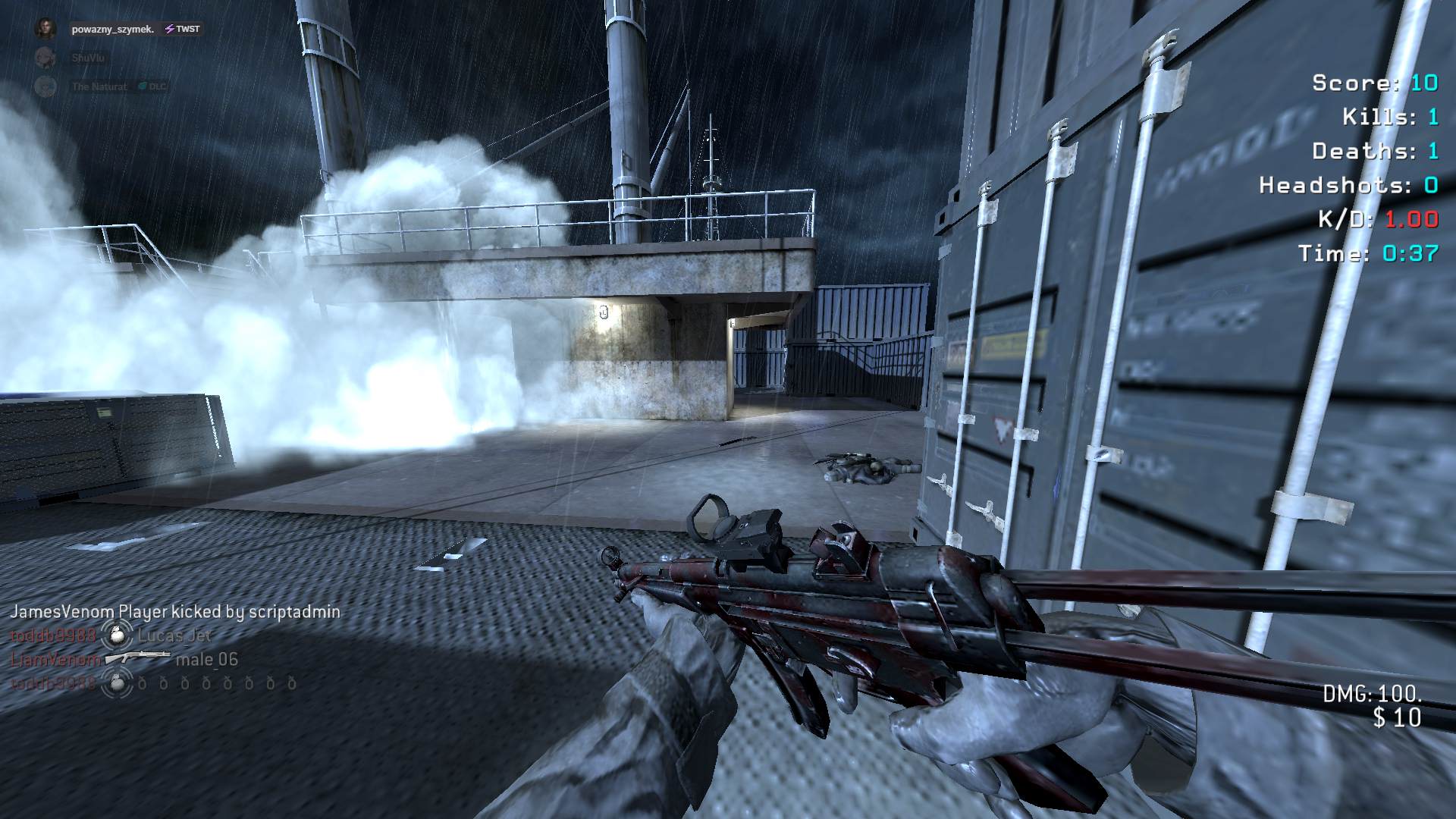Screen dimensions: 1456x819
Task: Select powazny_szymek in the voice overlay
Action: pyautogui.click(x=113, y=30)
